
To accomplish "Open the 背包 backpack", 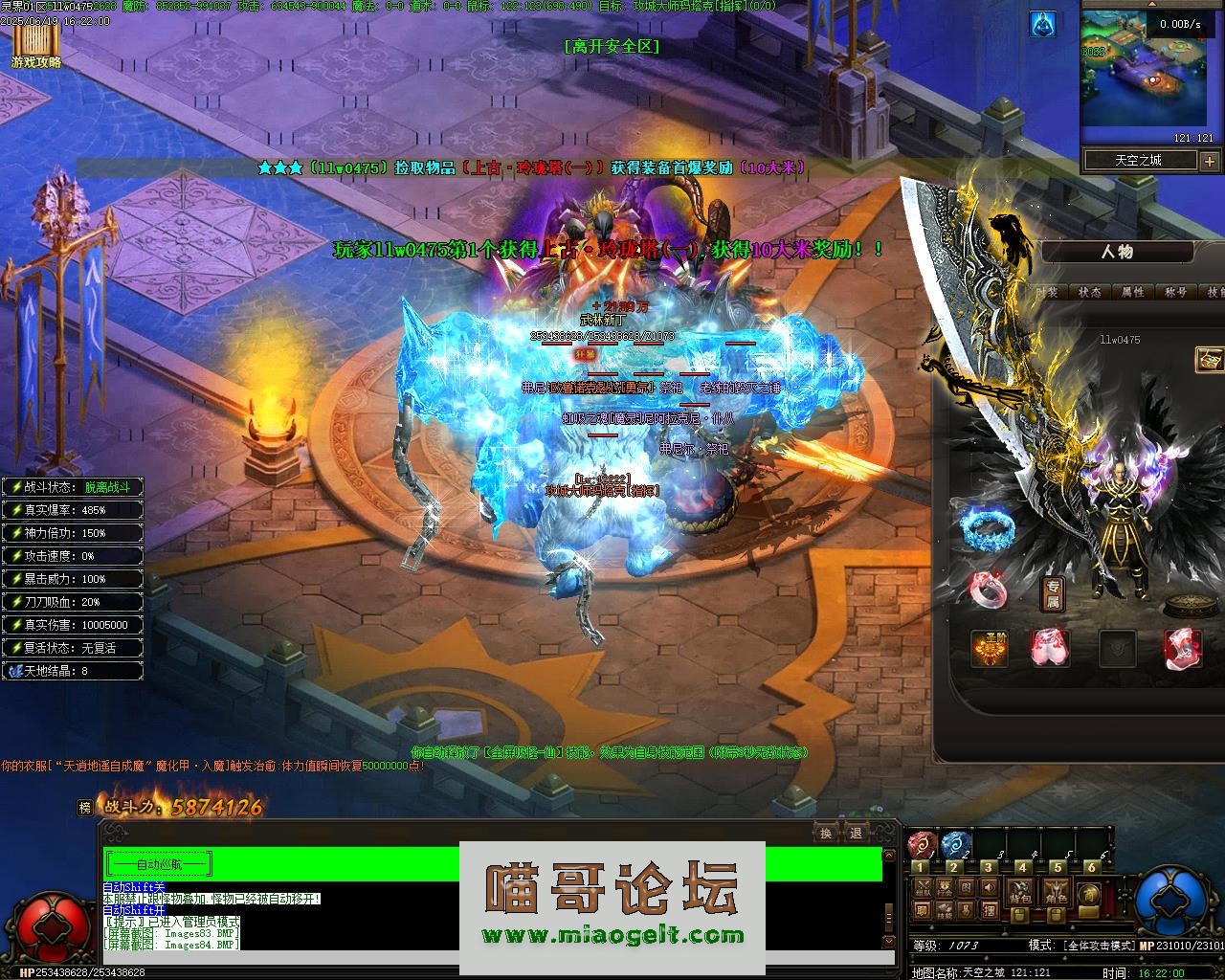I will click(x=1020, y=895).
